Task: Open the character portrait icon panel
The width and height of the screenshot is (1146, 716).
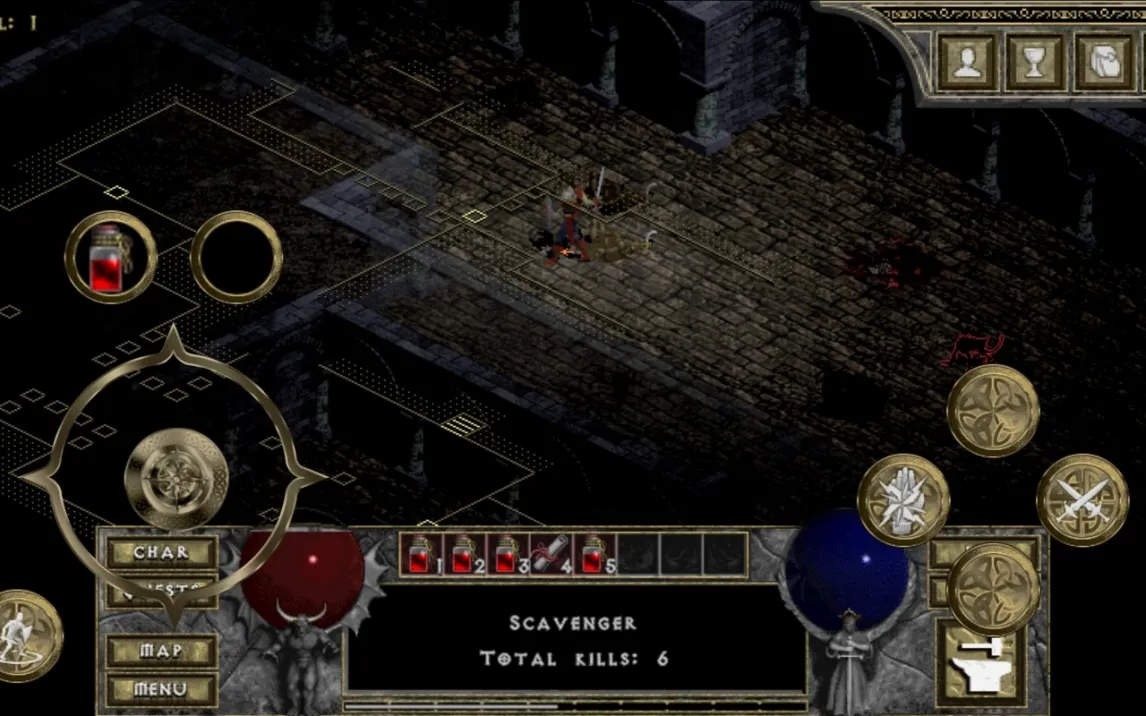Action: [x=967, y=62]
